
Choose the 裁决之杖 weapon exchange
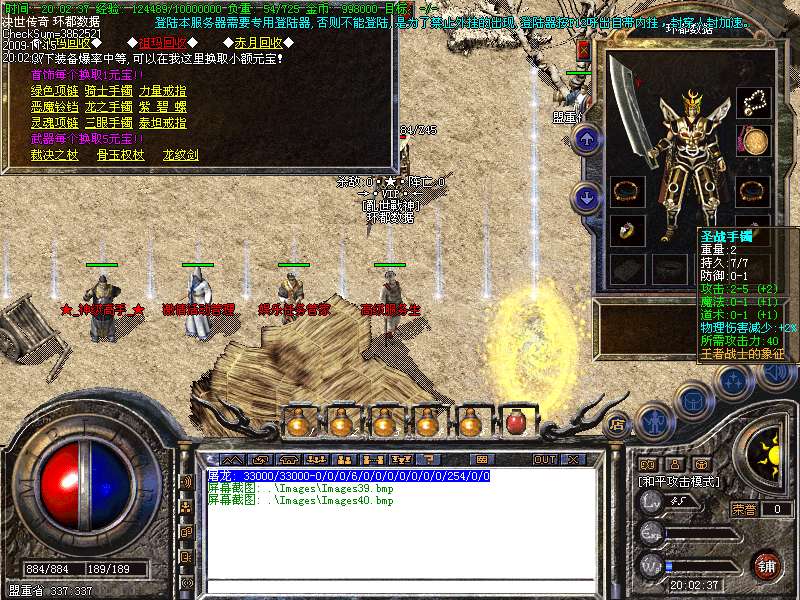tap(53, 155)
